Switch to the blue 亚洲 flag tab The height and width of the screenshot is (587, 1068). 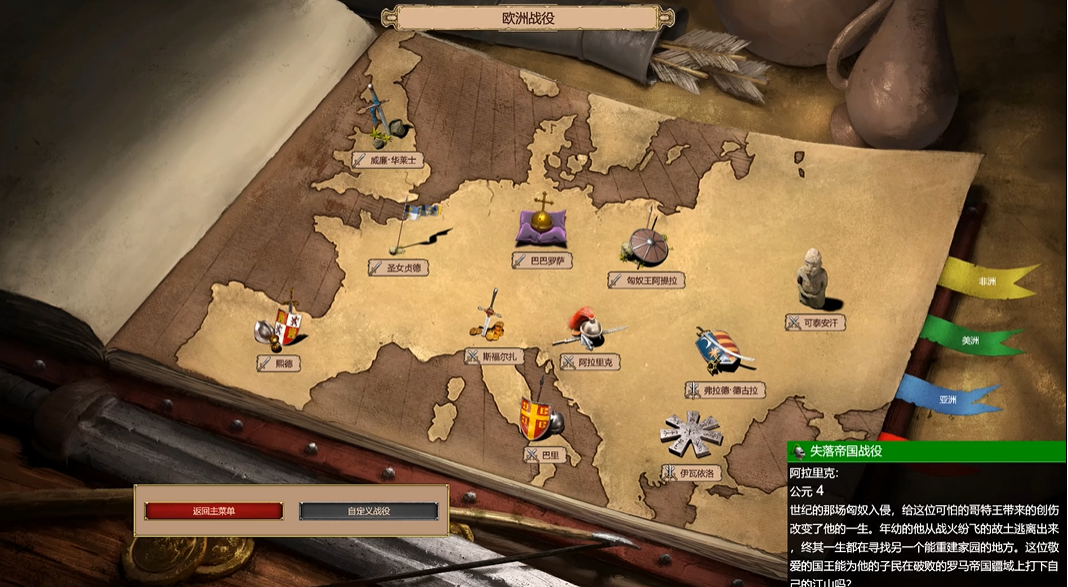(948, 399)
